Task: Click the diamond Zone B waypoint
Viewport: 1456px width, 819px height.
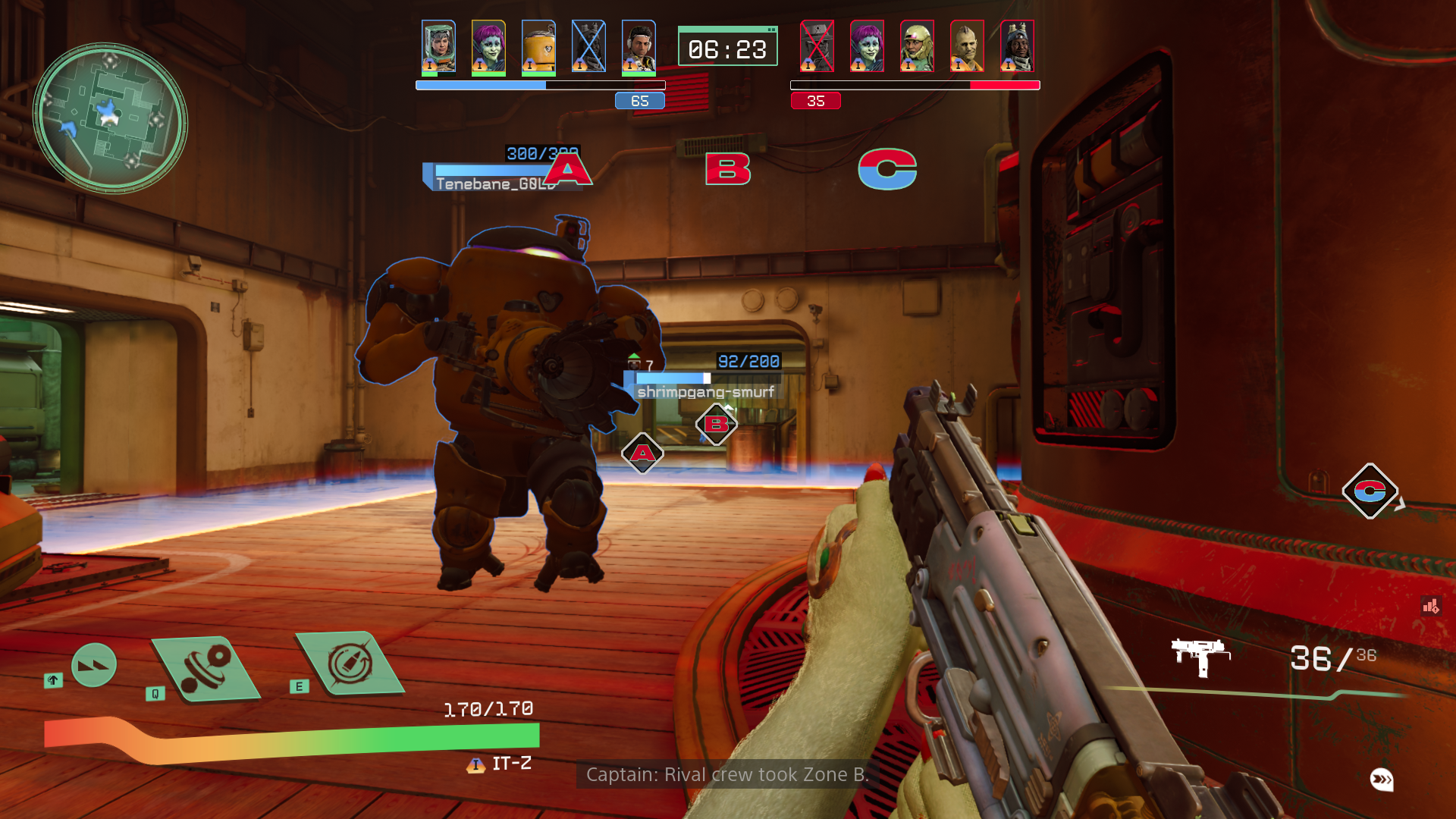Action: point(716,425)
